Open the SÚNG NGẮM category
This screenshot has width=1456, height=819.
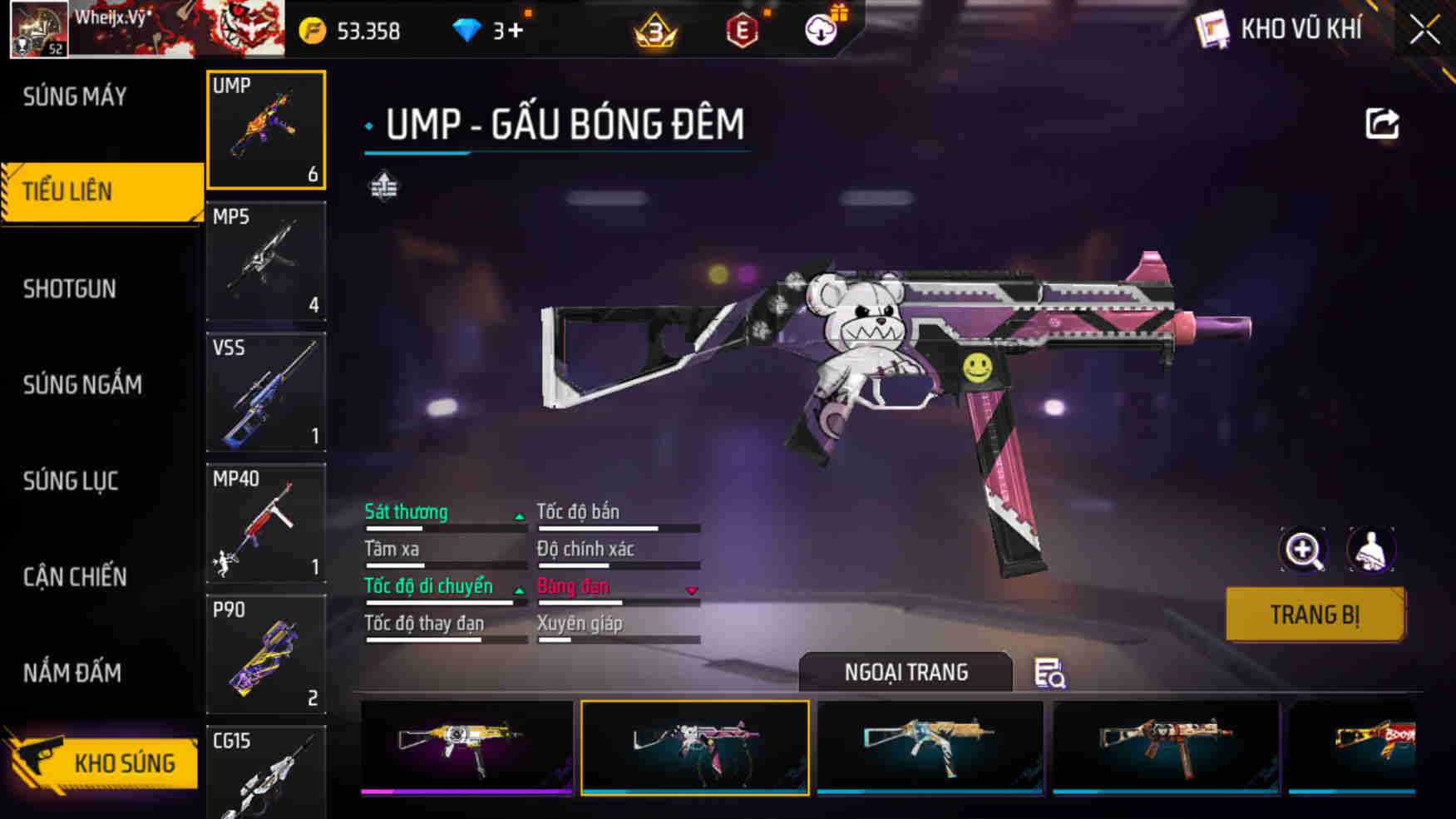[x=82, y=385]
